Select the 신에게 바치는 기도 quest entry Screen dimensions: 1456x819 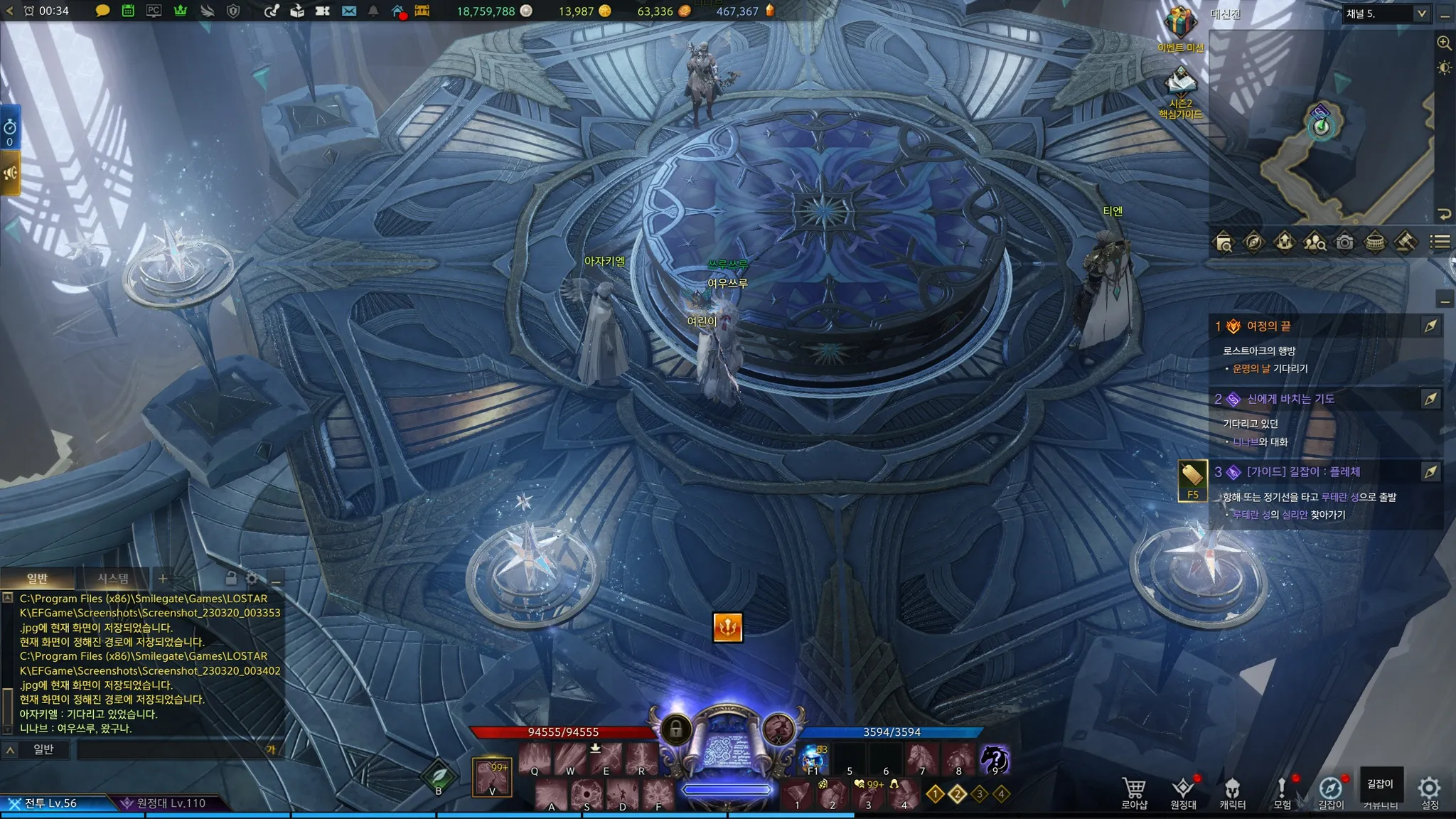tap(1290, 399)
